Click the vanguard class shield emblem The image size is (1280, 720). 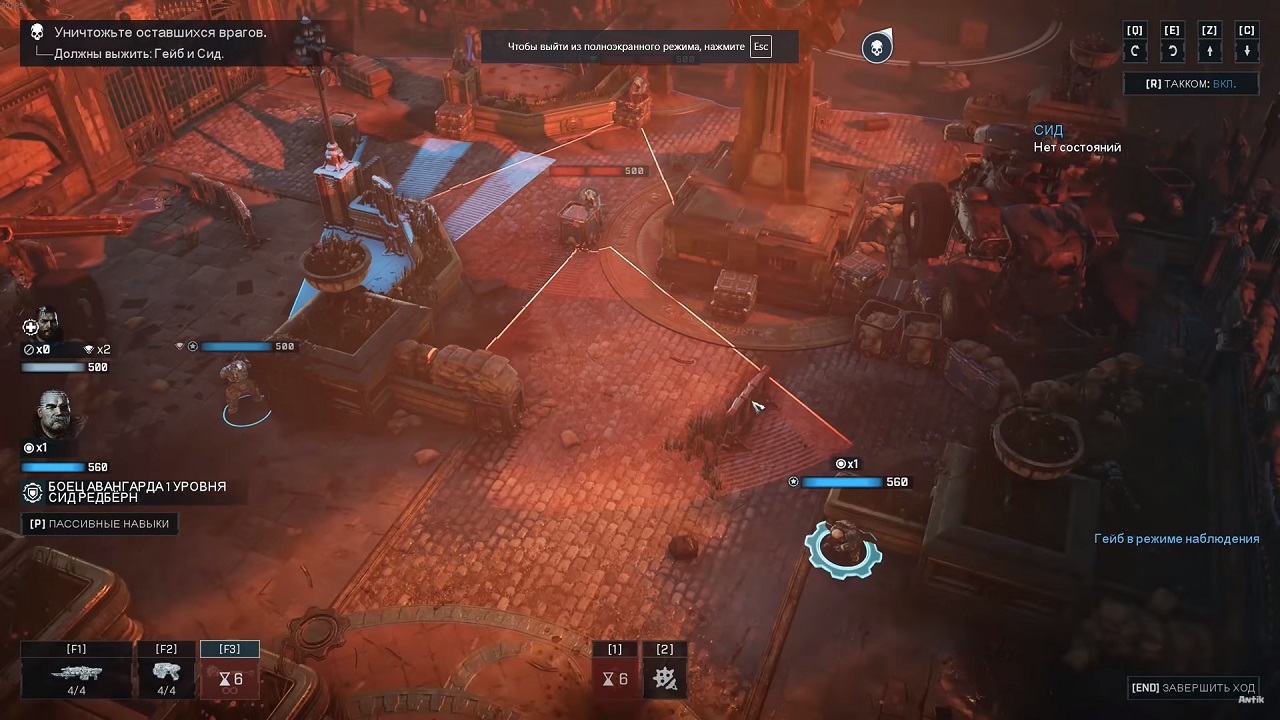33,493
